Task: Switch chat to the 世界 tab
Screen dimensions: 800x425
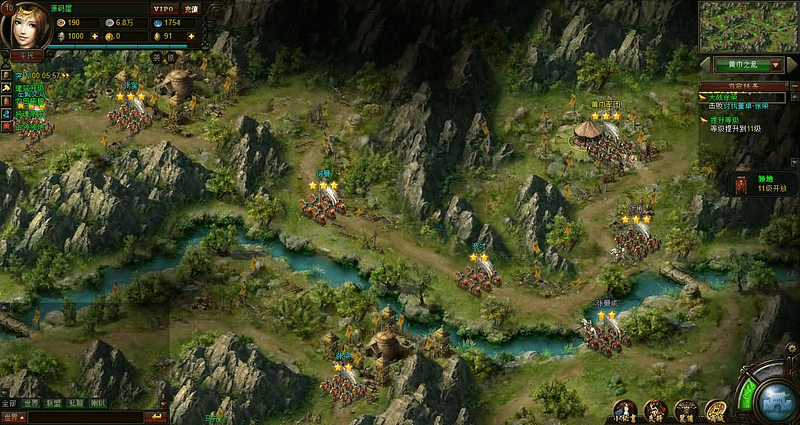Action: click(32, 403)
